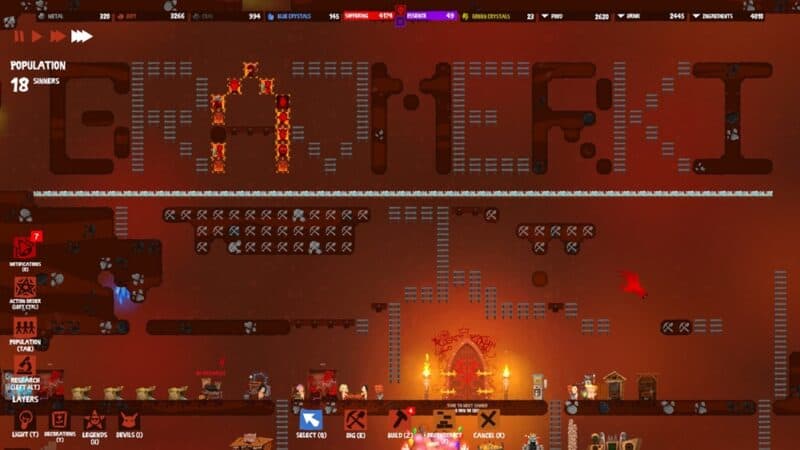Choose the Select arrow tool
Viewport: 800px width, 450px height.
click(310, 419)
